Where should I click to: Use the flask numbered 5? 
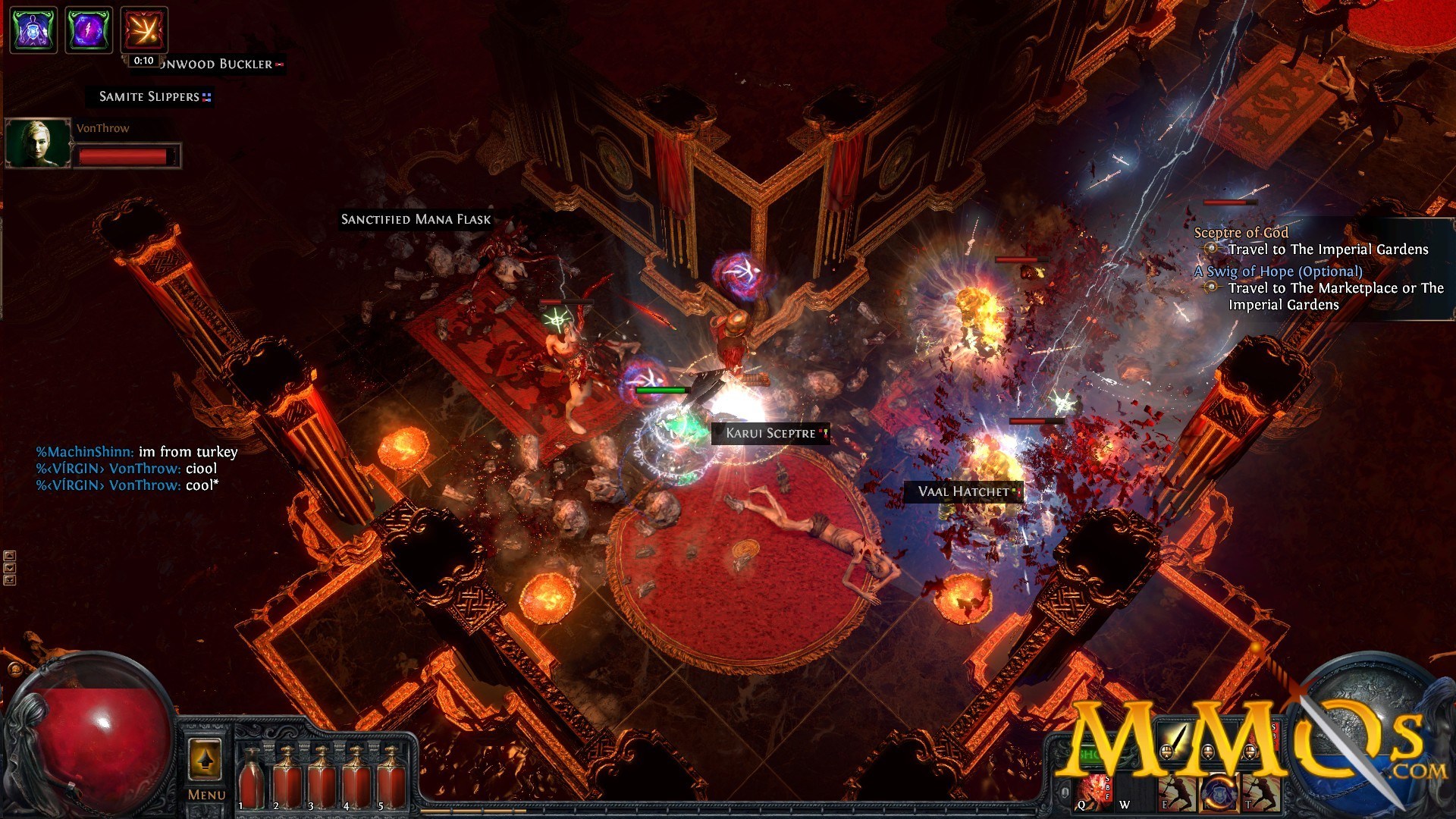coord(391,777)
